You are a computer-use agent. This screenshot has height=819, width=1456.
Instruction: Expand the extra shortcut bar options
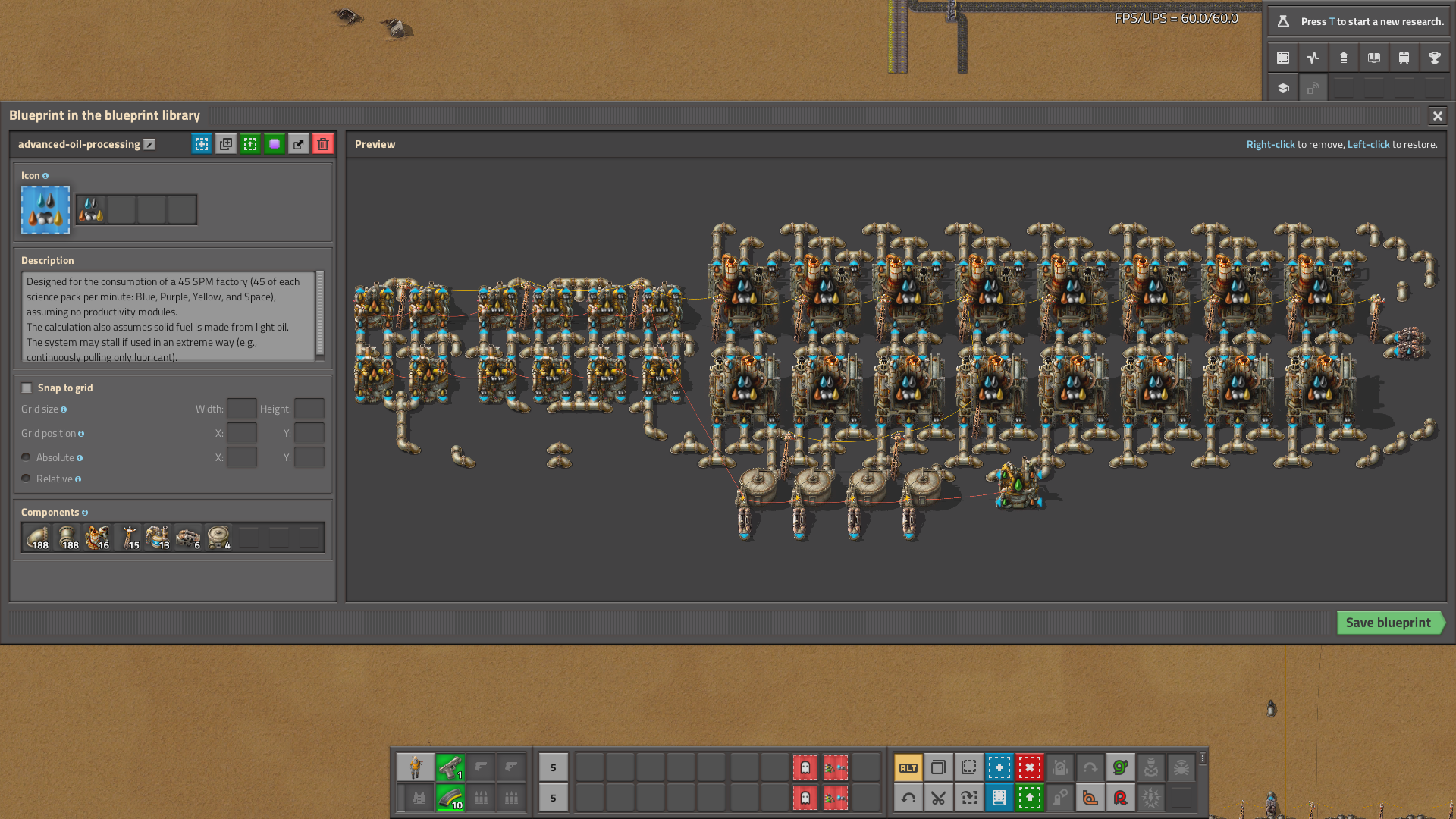1202,760
